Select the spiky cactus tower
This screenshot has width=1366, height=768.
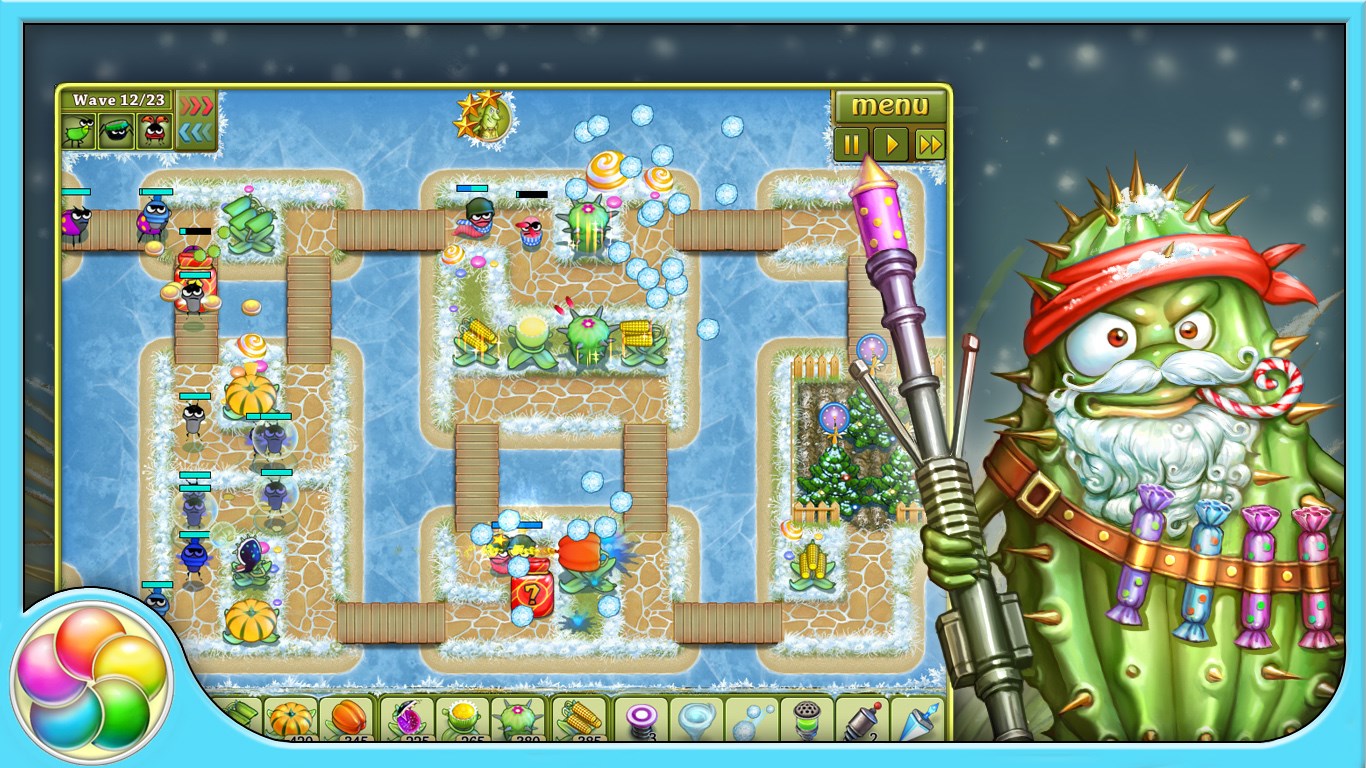(x=520, y=719)
